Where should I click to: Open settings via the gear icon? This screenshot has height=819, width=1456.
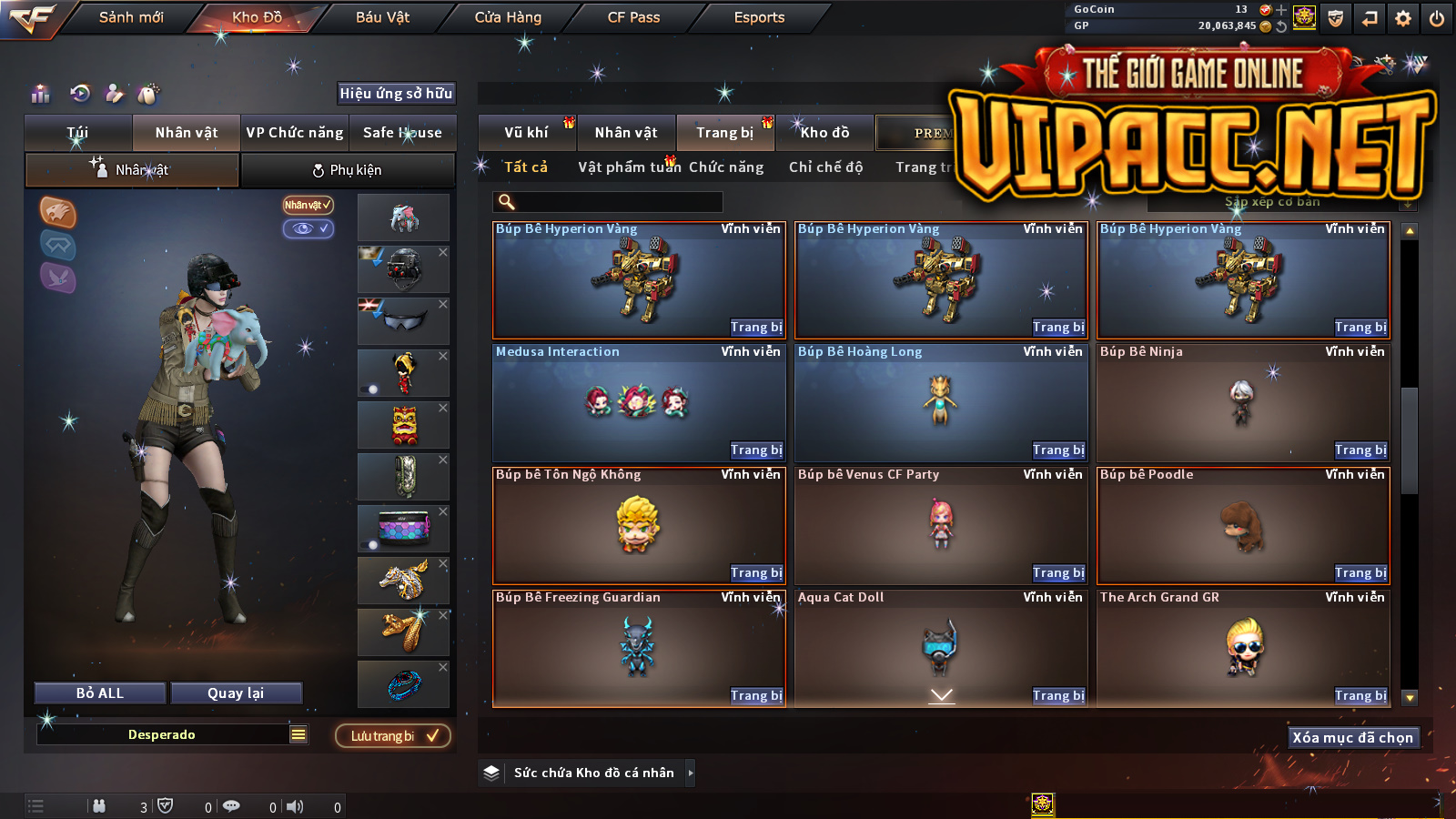coord(1403,18)
